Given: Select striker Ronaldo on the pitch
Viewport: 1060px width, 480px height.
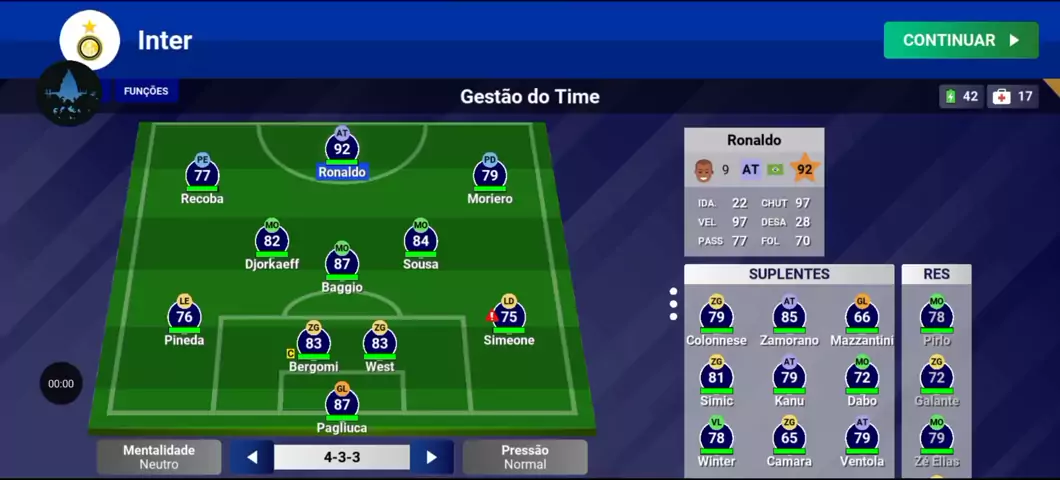Looking at the screenshot, I should [342, 150].
